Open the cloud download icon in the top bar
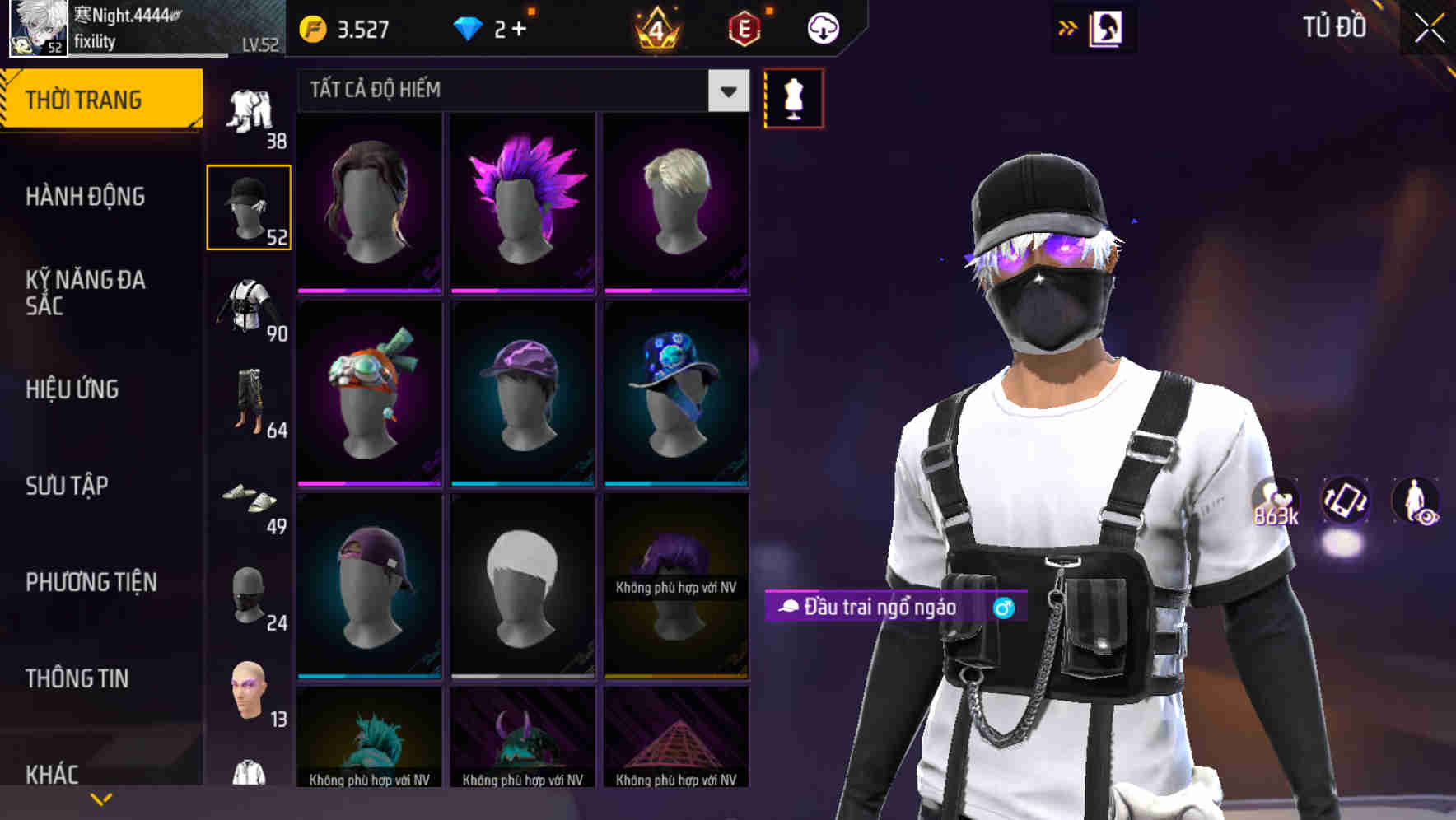The width and height of the screenshot is (1456, 820). pyautogui.click(x=822, y=27)
